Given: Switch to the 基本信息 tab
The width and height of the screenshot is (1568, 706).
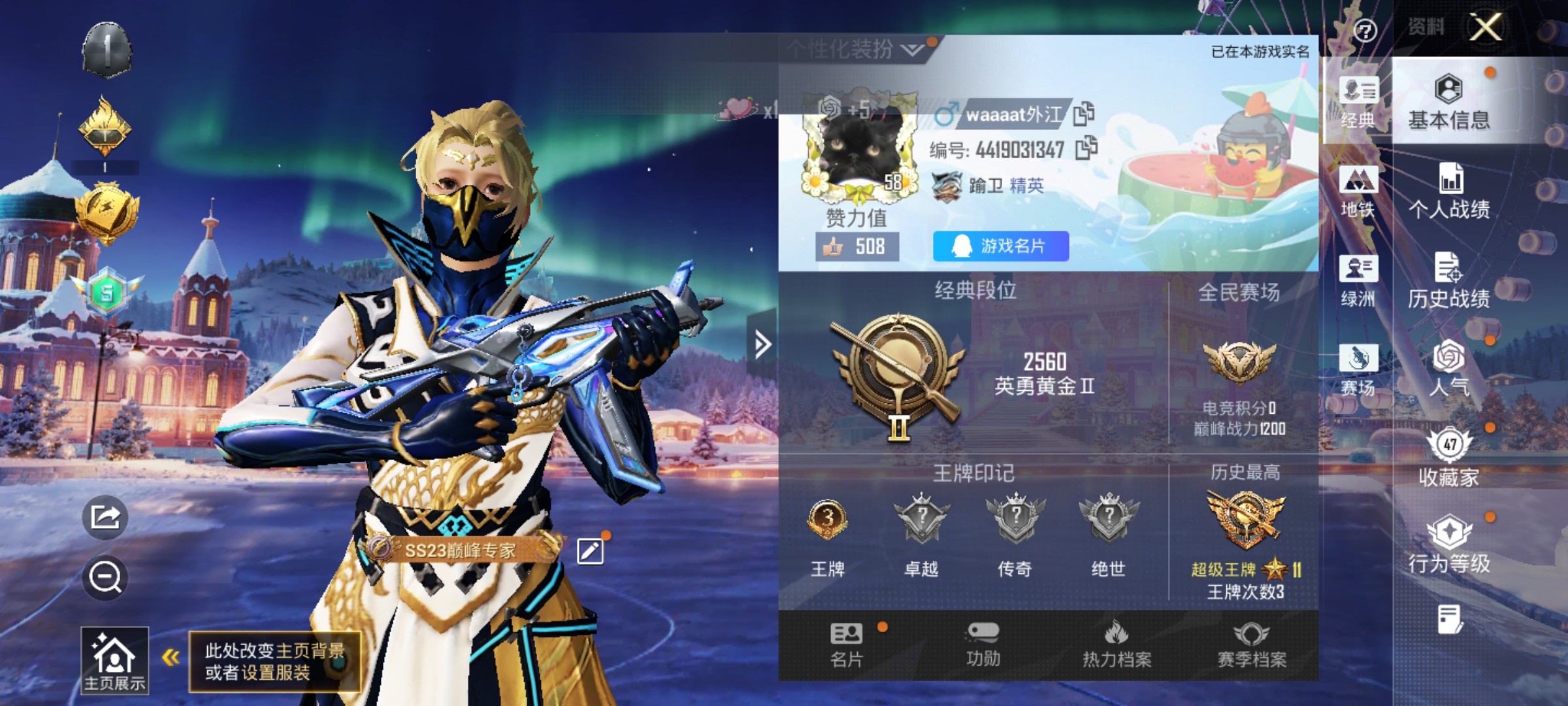Looking at the screenshot, I should (1448, 103).
